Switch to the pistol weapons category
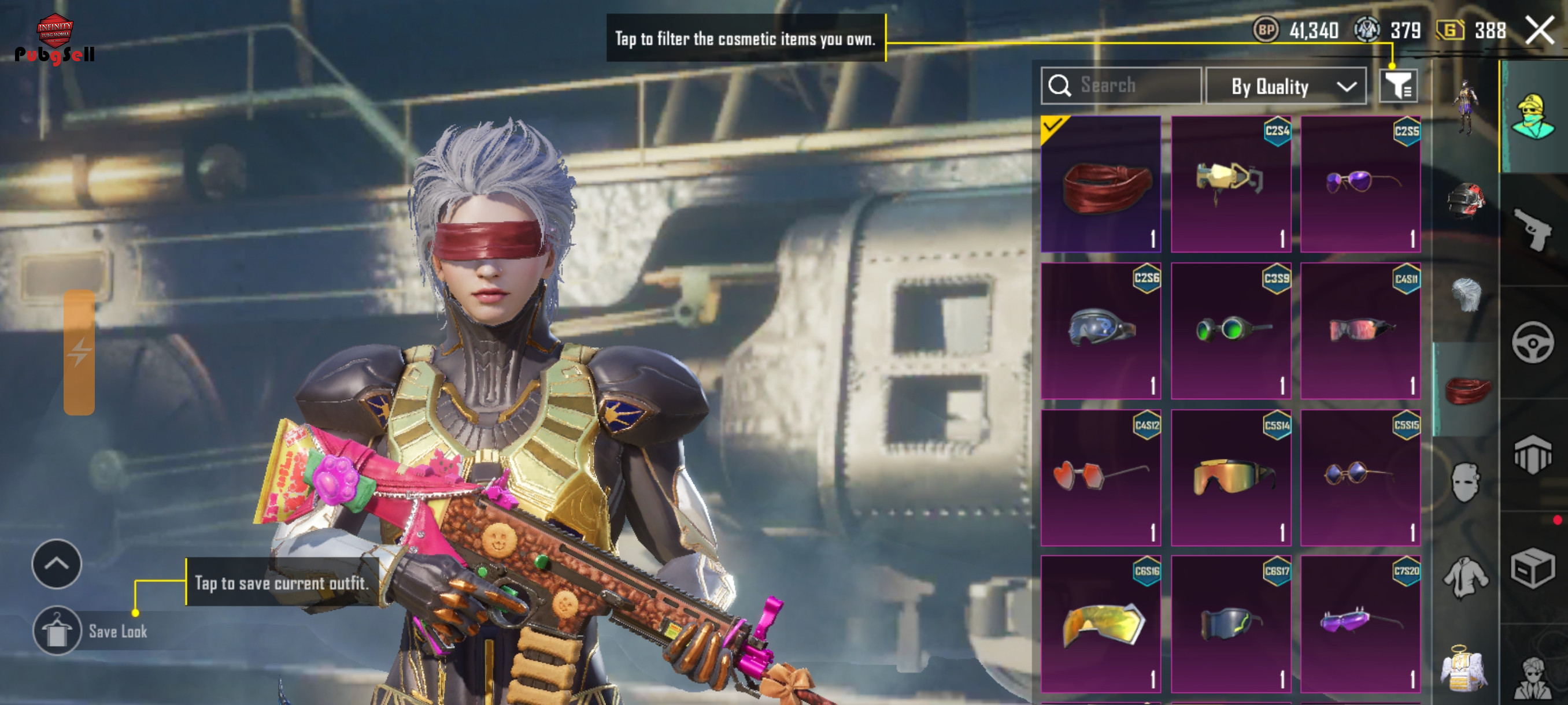 coord(1533,229)
